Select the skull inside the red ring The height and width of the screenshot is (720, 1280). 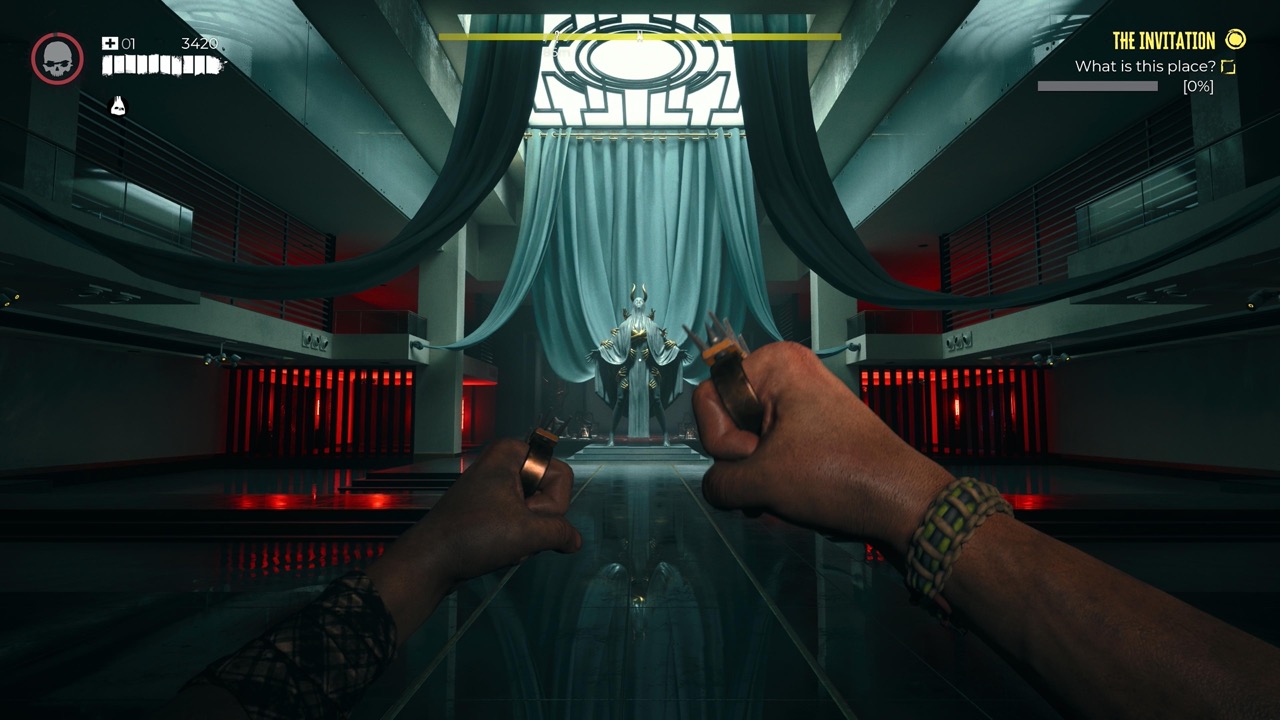57,57
